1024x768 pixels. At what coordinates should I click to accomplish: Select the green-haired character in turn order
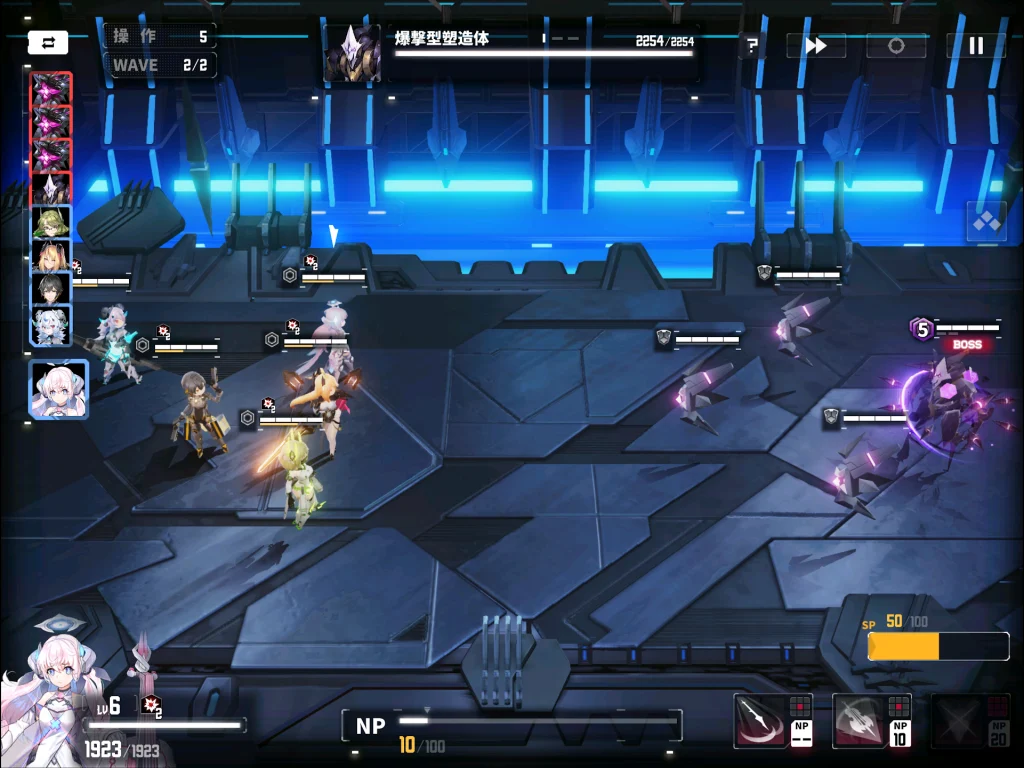[x=50, y=222]
